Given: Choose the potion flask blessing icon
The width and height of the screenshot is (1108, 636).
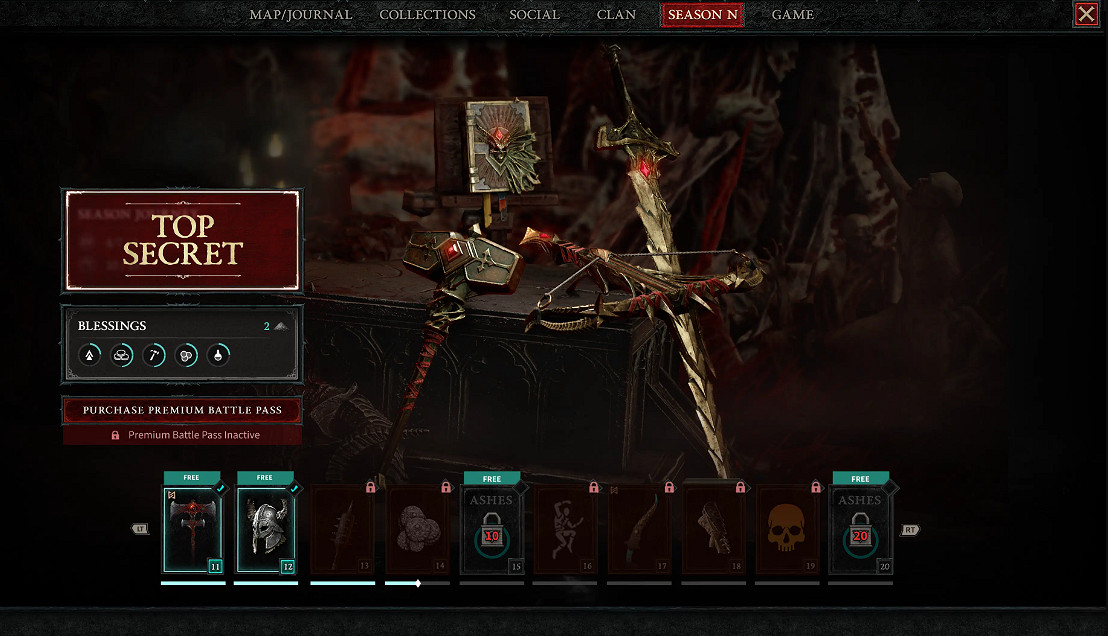Looking at the screenshot, I should tap(218, 354).
